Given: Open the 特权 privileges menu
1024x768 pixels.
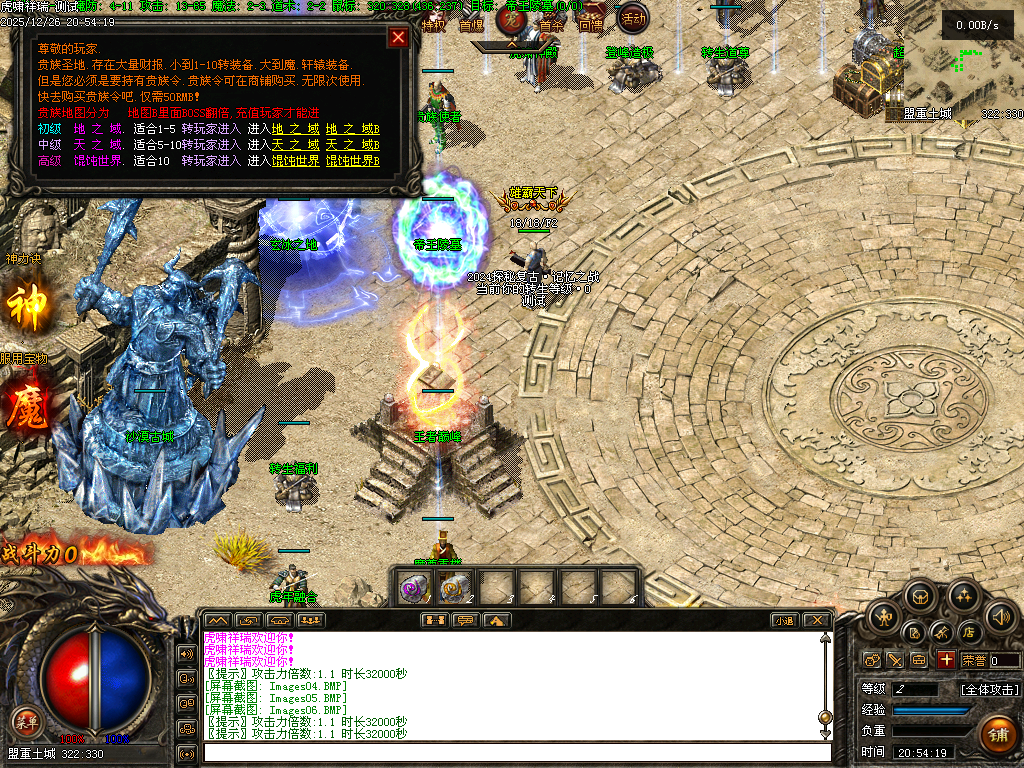Looking at the screenshot, I should pyautogui.click(x=433, y=25).
